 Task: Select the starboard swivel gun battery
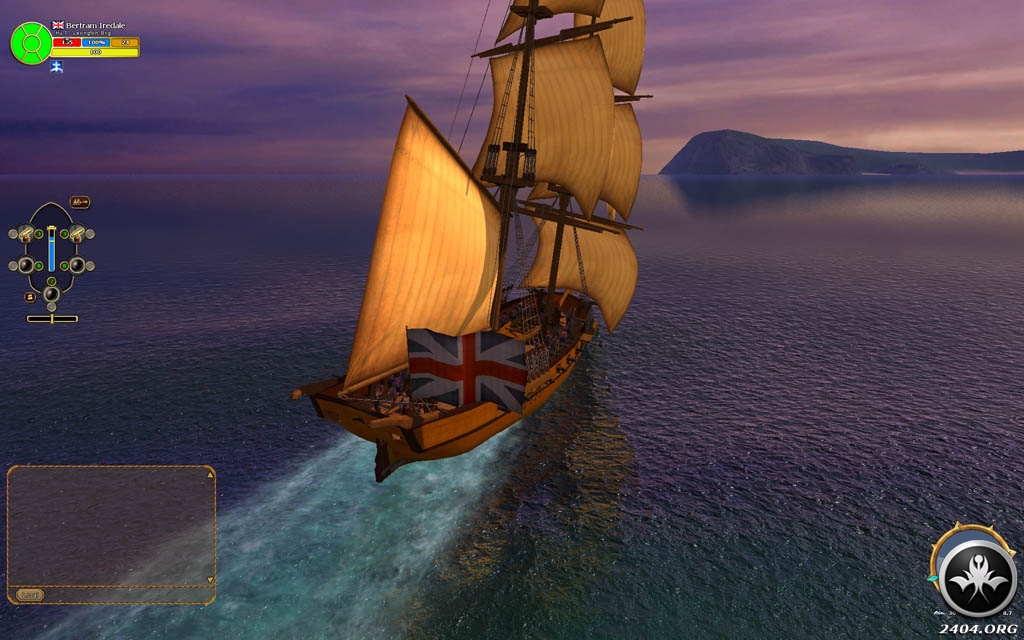[77, 234]
